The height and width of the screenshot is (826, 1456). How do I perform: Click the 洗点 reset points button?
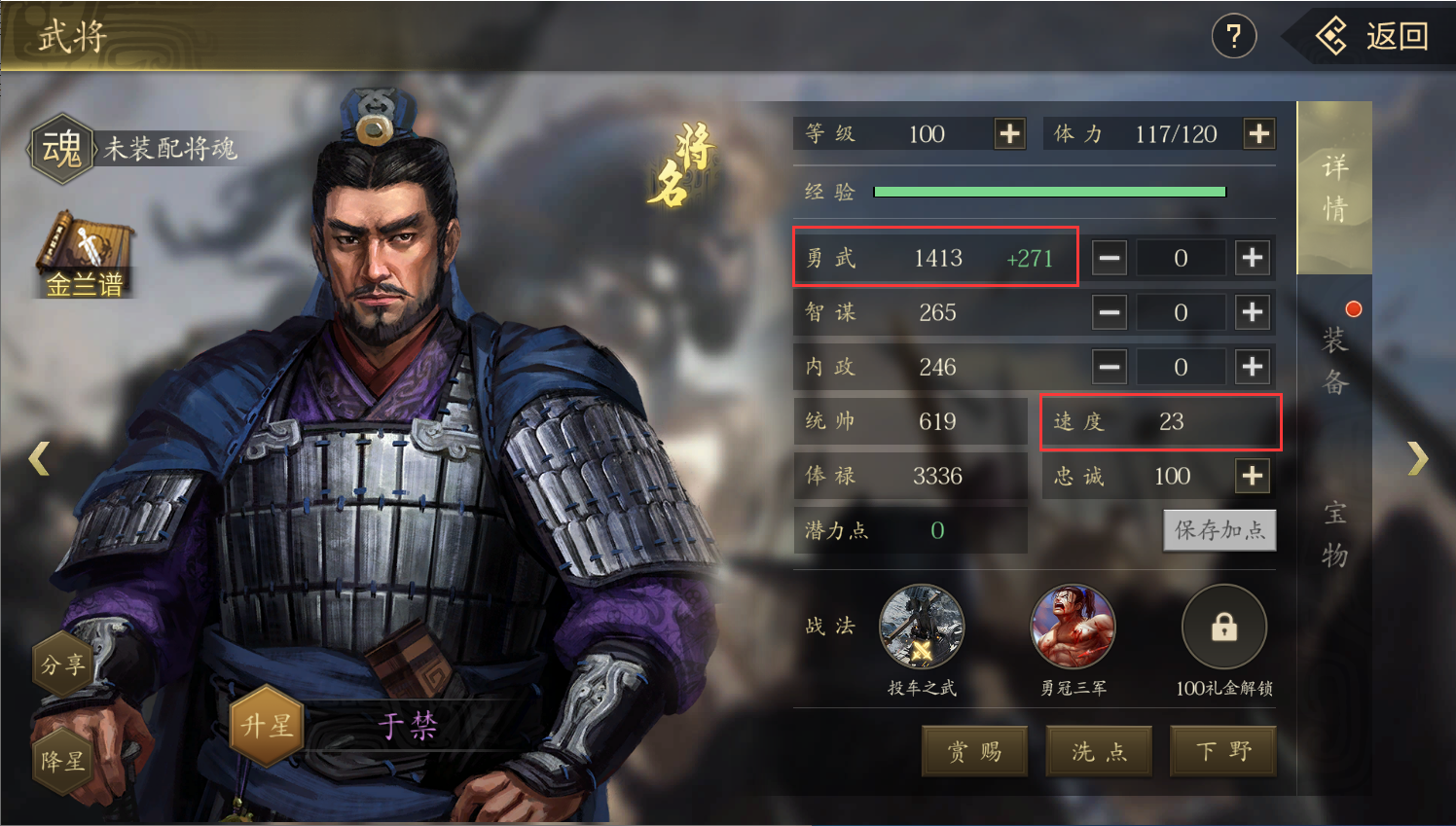1098,750
